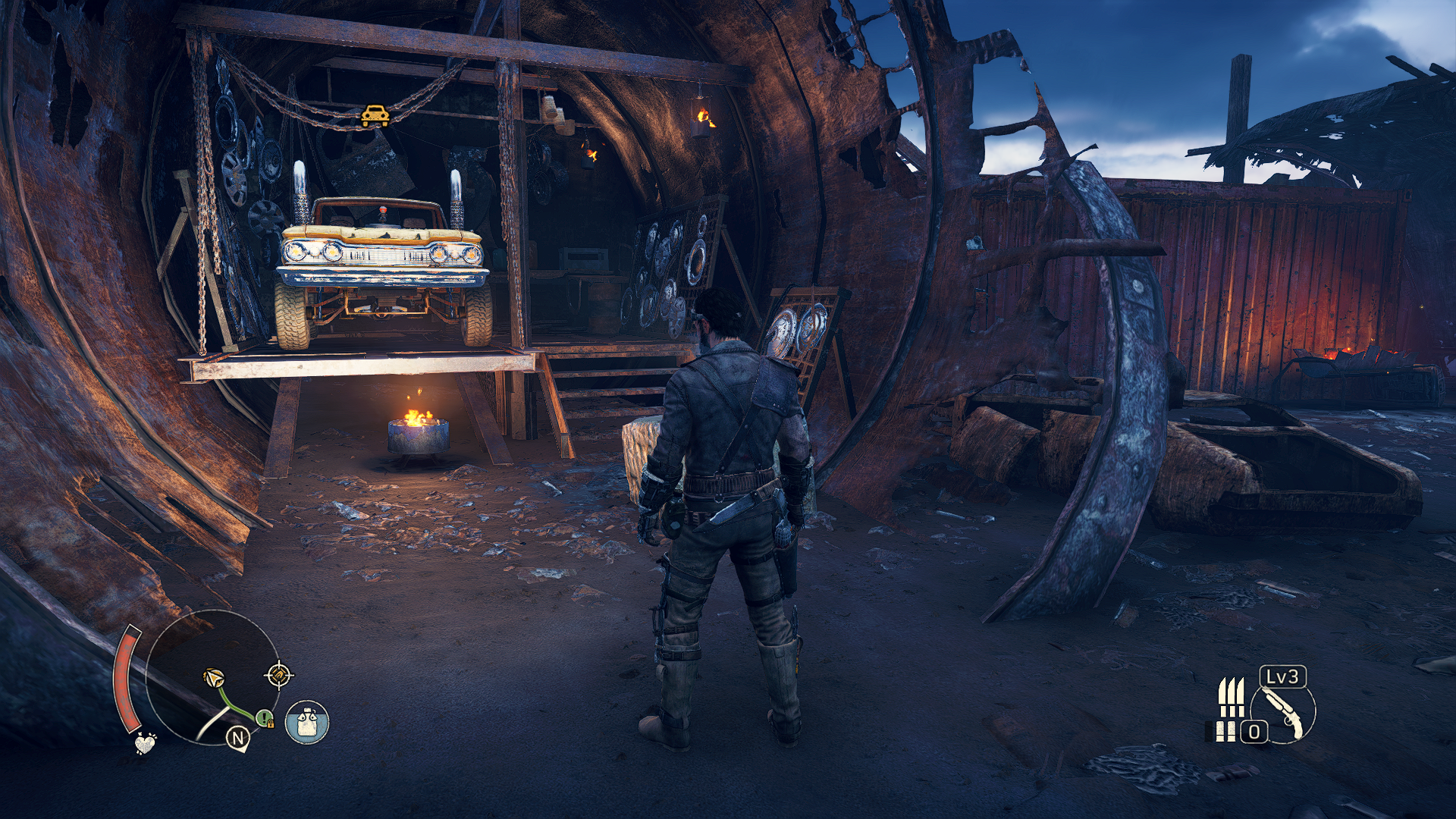The height and width of the screenshot is (819, 1456).
Task: Select the north compass marker
Action: point(238,738)
